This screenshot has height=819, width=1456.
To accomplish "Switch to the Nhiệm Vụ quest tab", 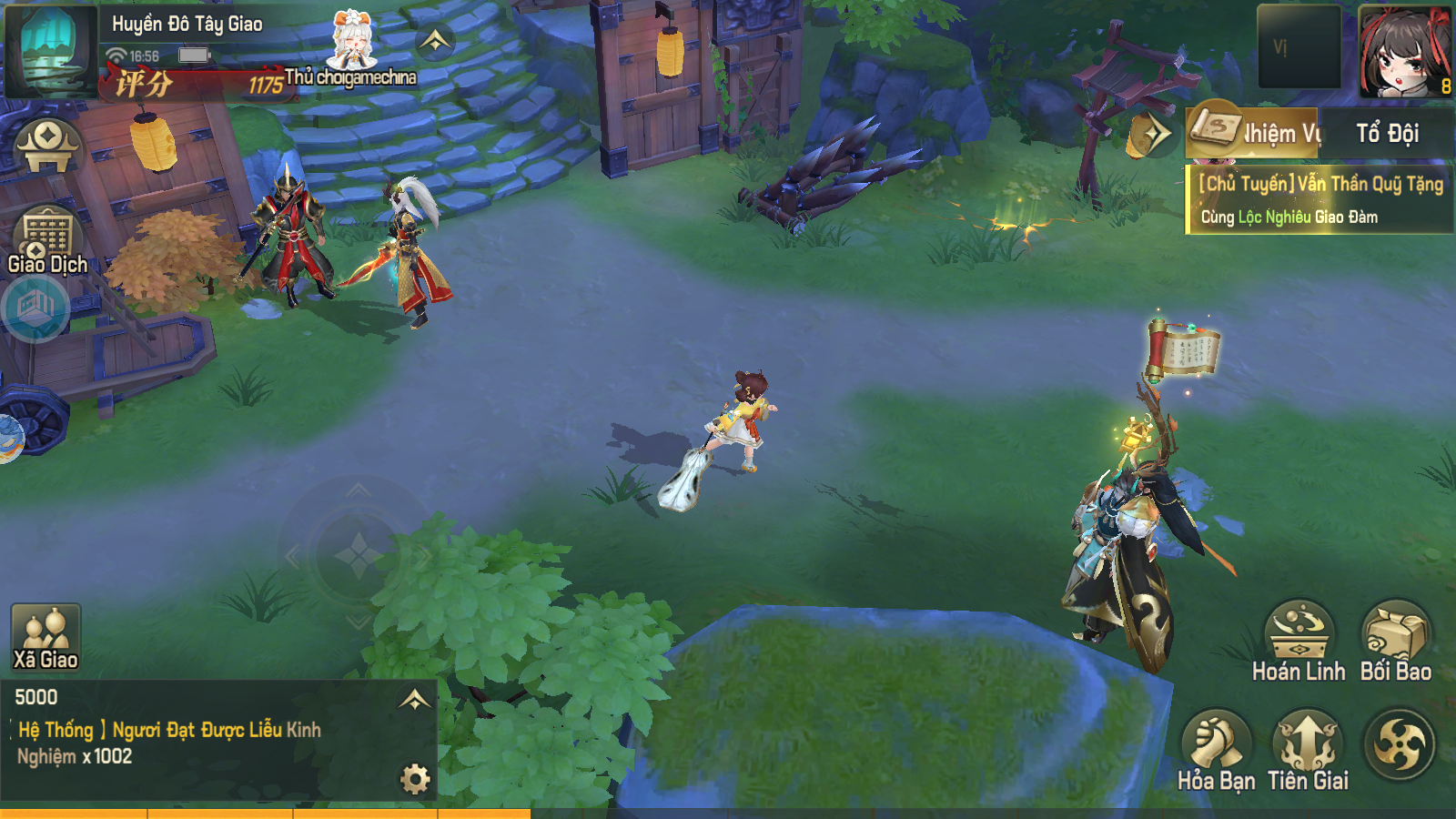I will click(1256, 134).
